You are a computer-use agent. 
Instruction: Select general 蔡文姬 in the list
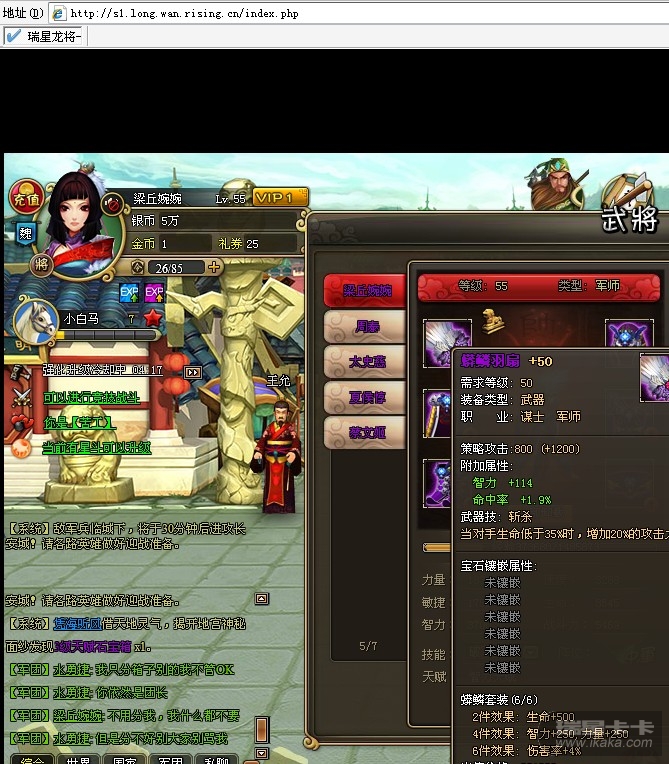coord(364,432)
